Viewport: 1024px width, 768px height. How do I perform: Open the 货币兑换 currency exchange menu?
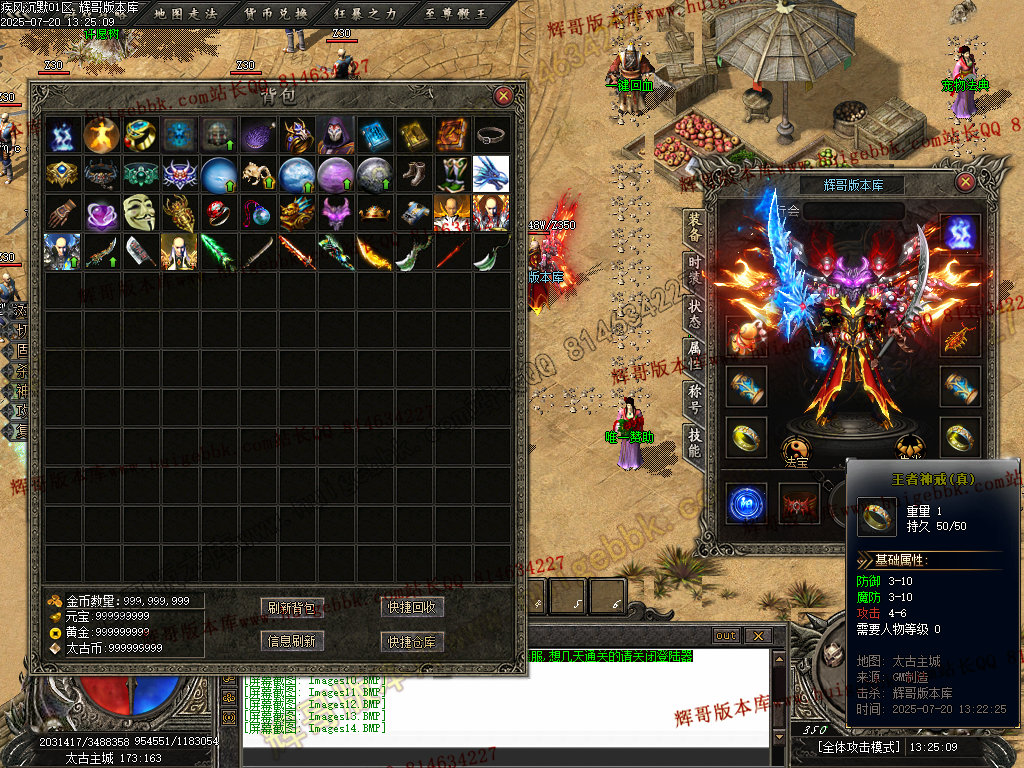pyautogui.click(x=276, y=13)
